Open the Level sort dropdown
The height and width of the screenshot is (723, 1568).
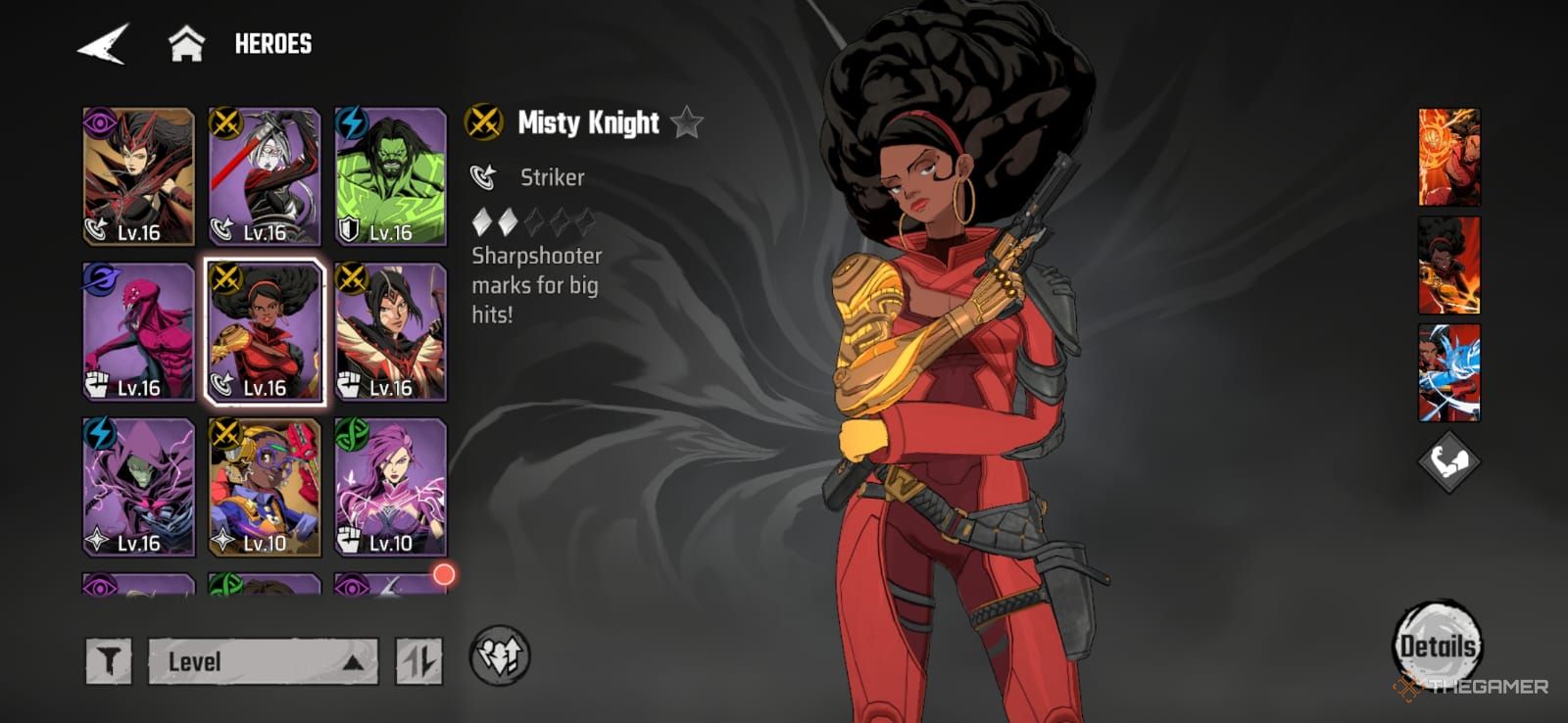[x=263, y=661]
